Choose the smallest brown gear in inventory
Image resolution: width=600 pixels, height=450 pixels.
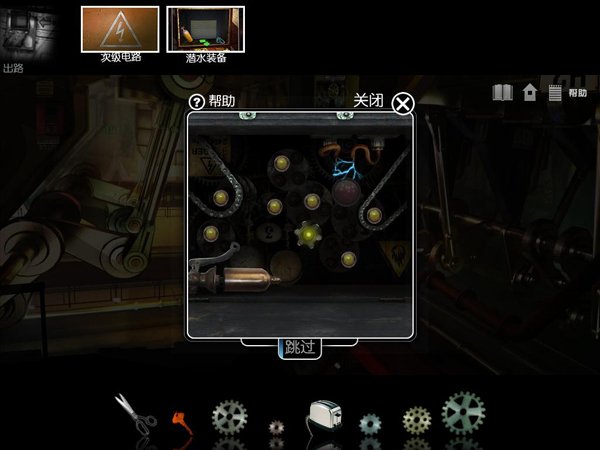point(277,427)
